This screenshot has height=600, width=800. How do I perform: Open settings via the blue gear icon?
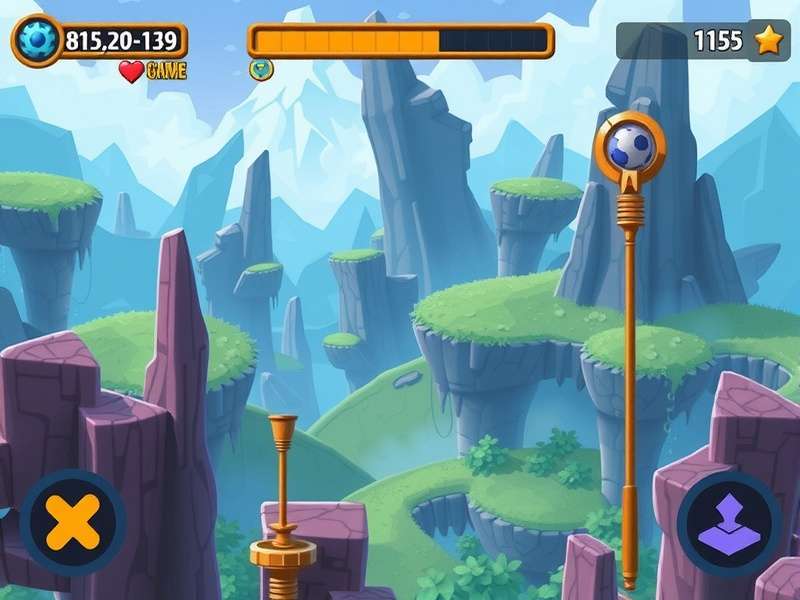tap(37, 41)
